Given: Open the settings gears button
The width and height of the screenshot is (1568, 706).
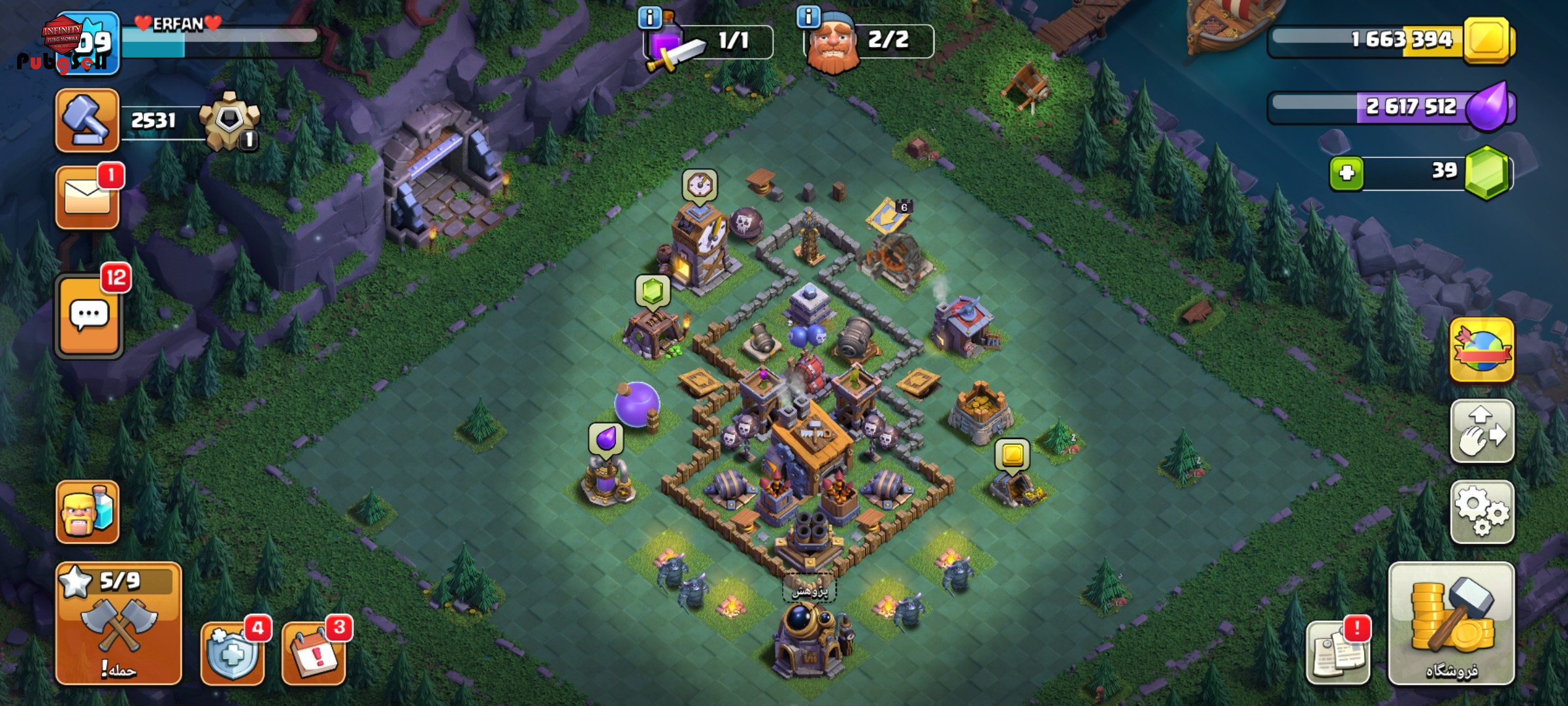Looking at the screenshot, I should [x=1482, y=512].
